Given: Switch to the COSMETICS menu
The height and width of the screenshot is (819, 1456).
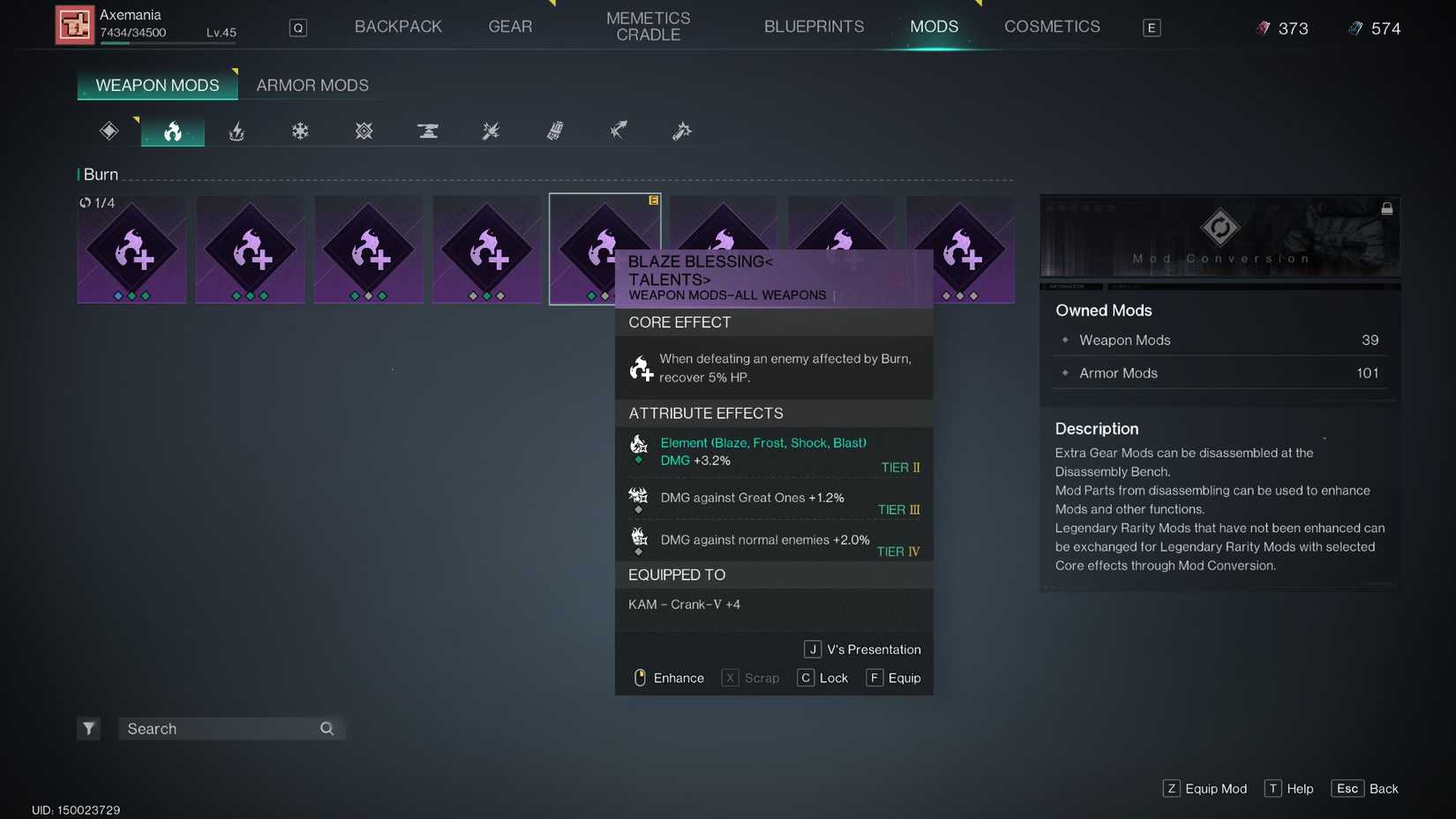Looking at the screenshot, I should pyautogui.click(x=1051, y=26).
